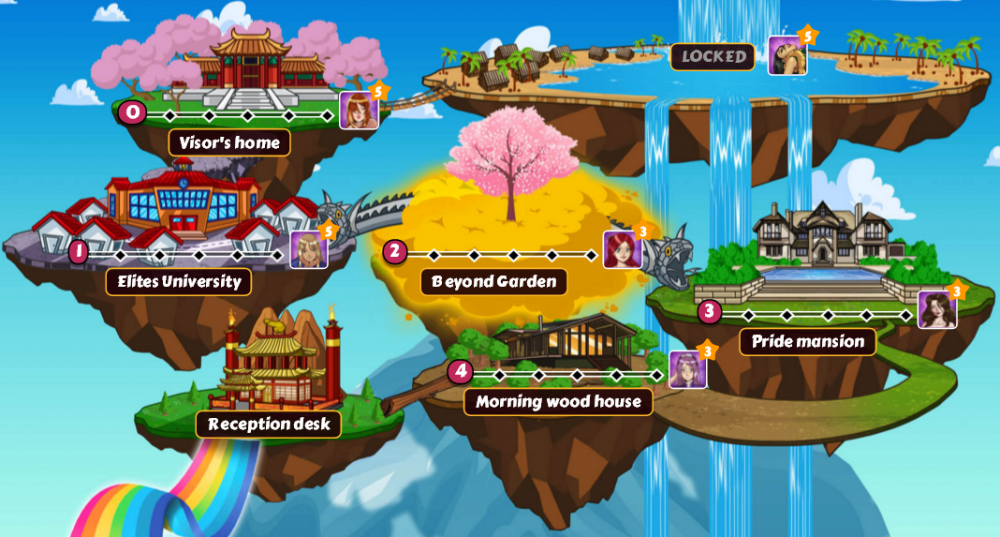Open Elites University character portrait
1000x537 pixels.
pyautogui.click(x=309, y=249)
